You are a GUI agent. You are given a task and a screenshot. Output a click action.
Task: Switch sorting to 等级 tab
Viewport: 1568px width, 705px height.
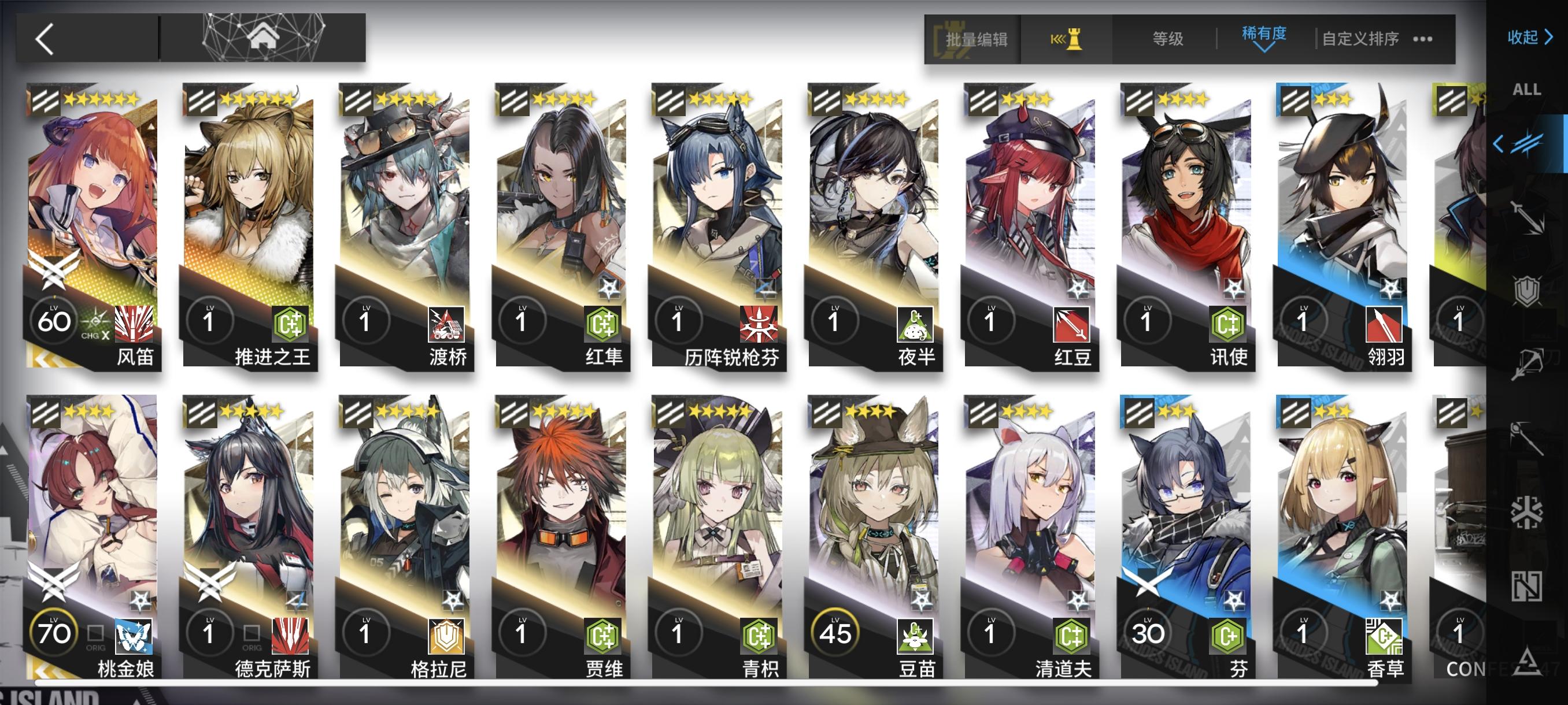[x=1170, y=38]
